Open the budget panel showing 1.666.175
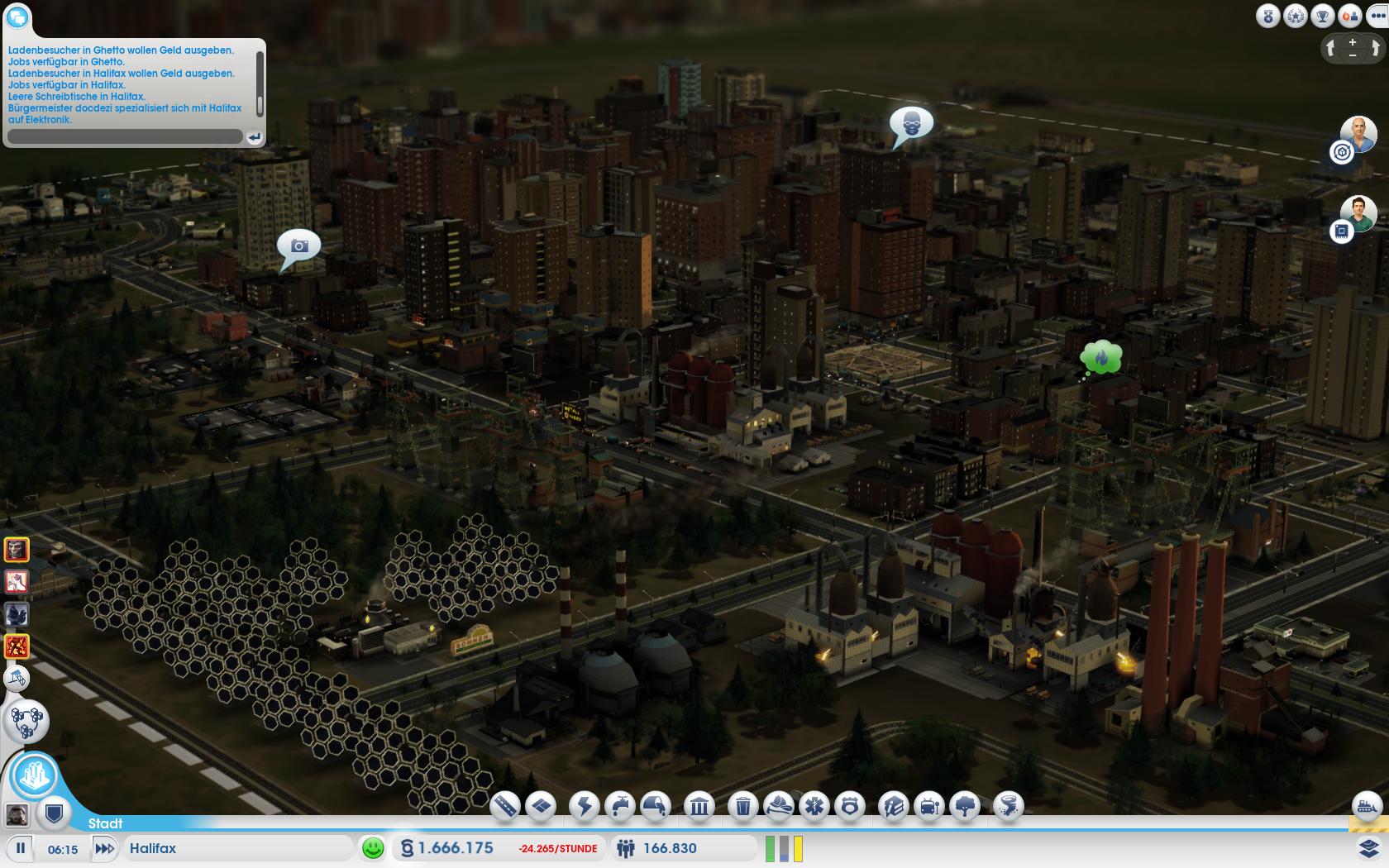This screenshot has width=1389, height=868. [x=455, y=848]
